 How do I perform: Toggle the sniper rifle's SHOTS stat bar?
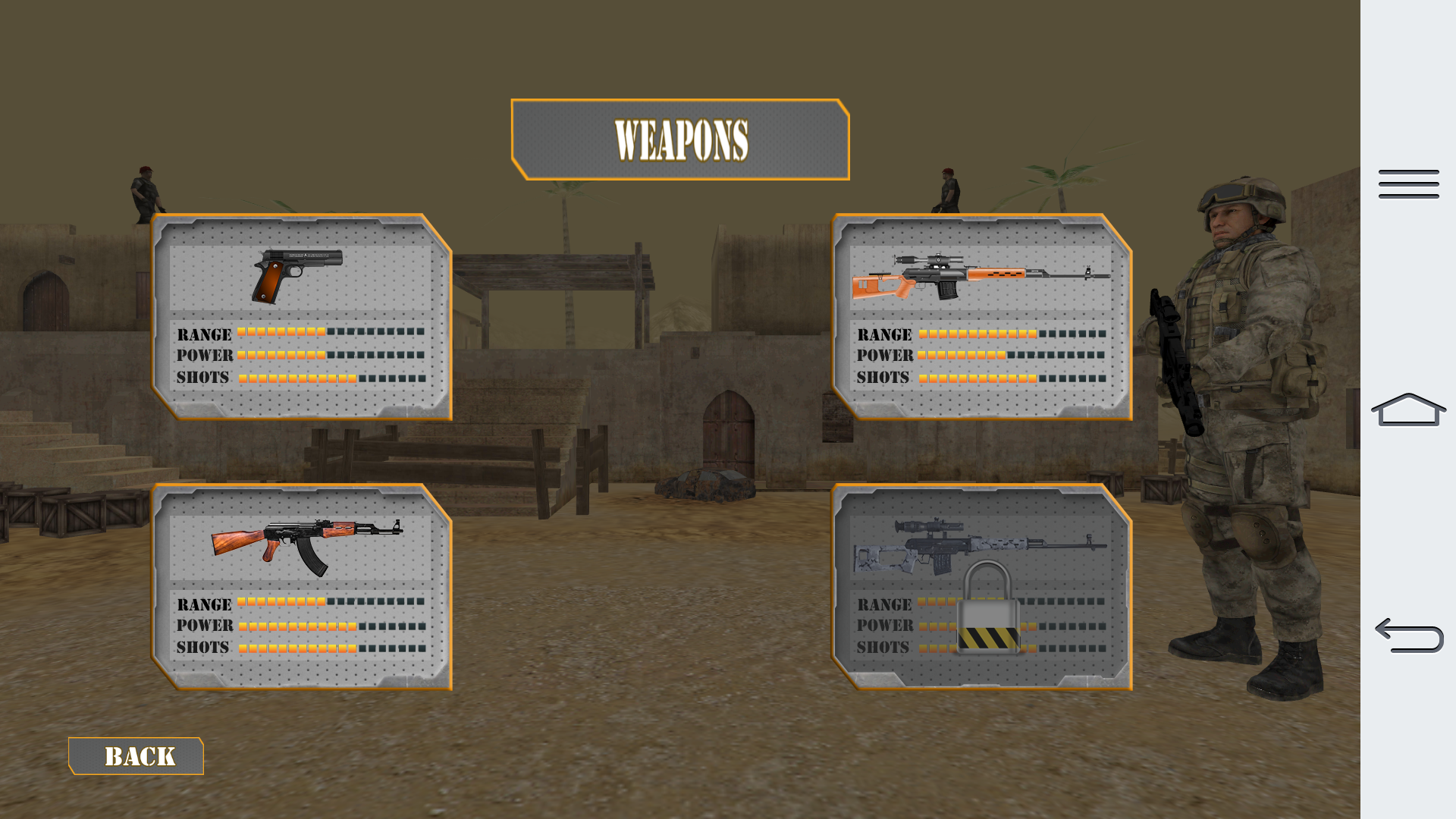tap(1012, 377)
